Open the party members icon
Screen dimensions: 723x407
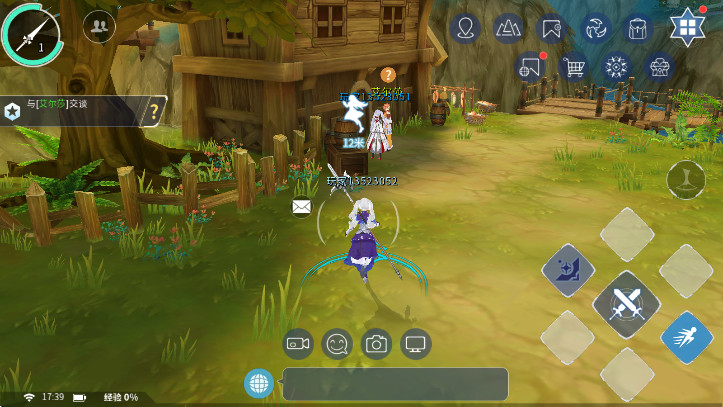click(98, 26)
